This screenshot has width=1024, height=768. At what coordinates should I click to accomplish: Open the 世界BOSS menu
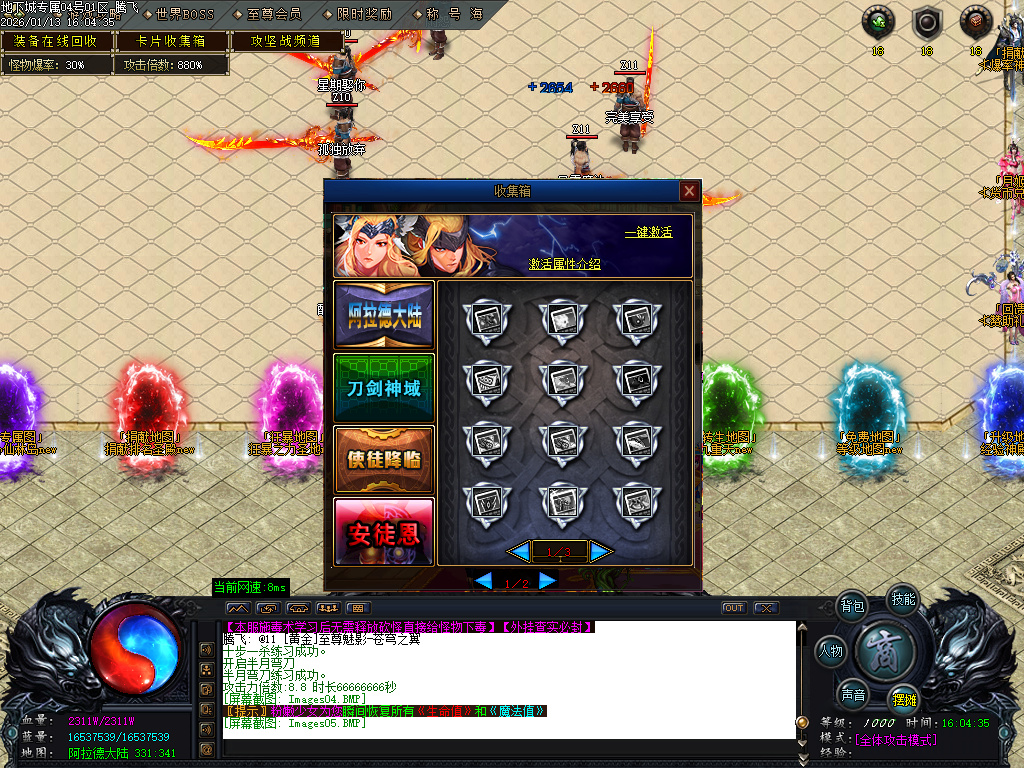click(x=185, y=14)
